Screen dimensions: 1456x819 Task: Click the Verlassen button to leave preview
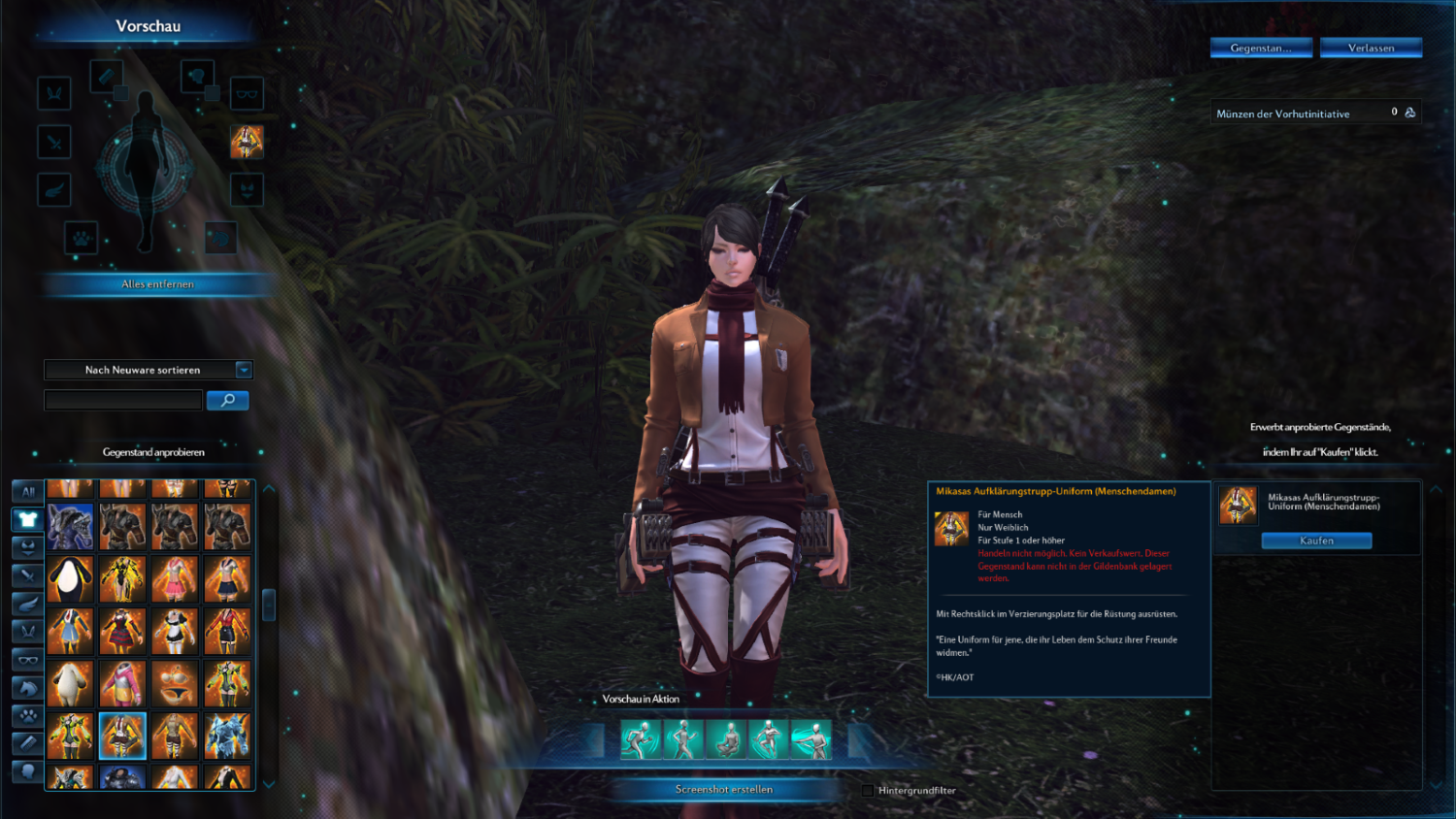1371,48
